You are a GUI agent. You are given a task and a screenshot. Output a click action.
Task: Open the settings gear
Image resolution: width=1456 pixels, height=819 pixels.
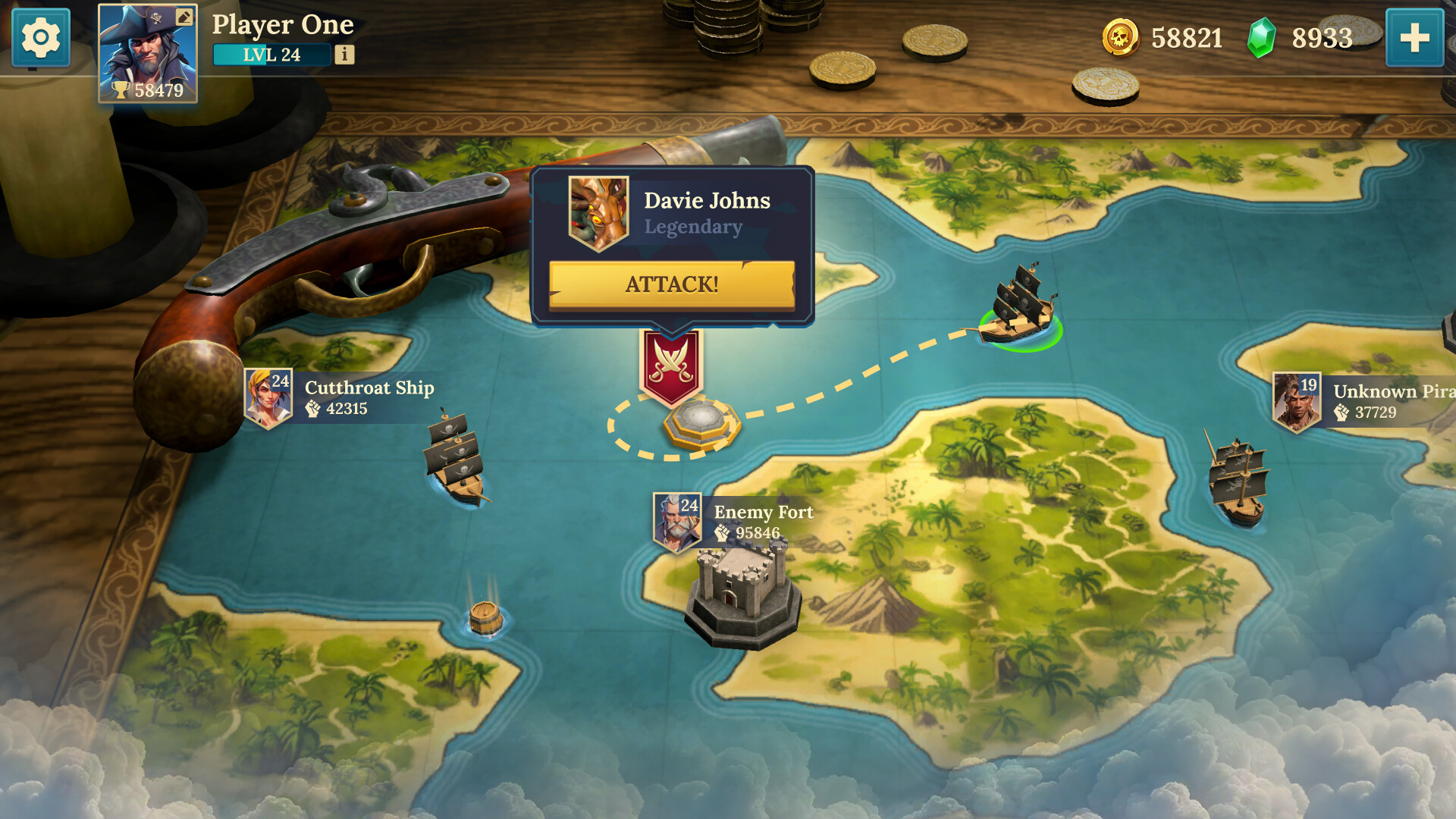40,39
